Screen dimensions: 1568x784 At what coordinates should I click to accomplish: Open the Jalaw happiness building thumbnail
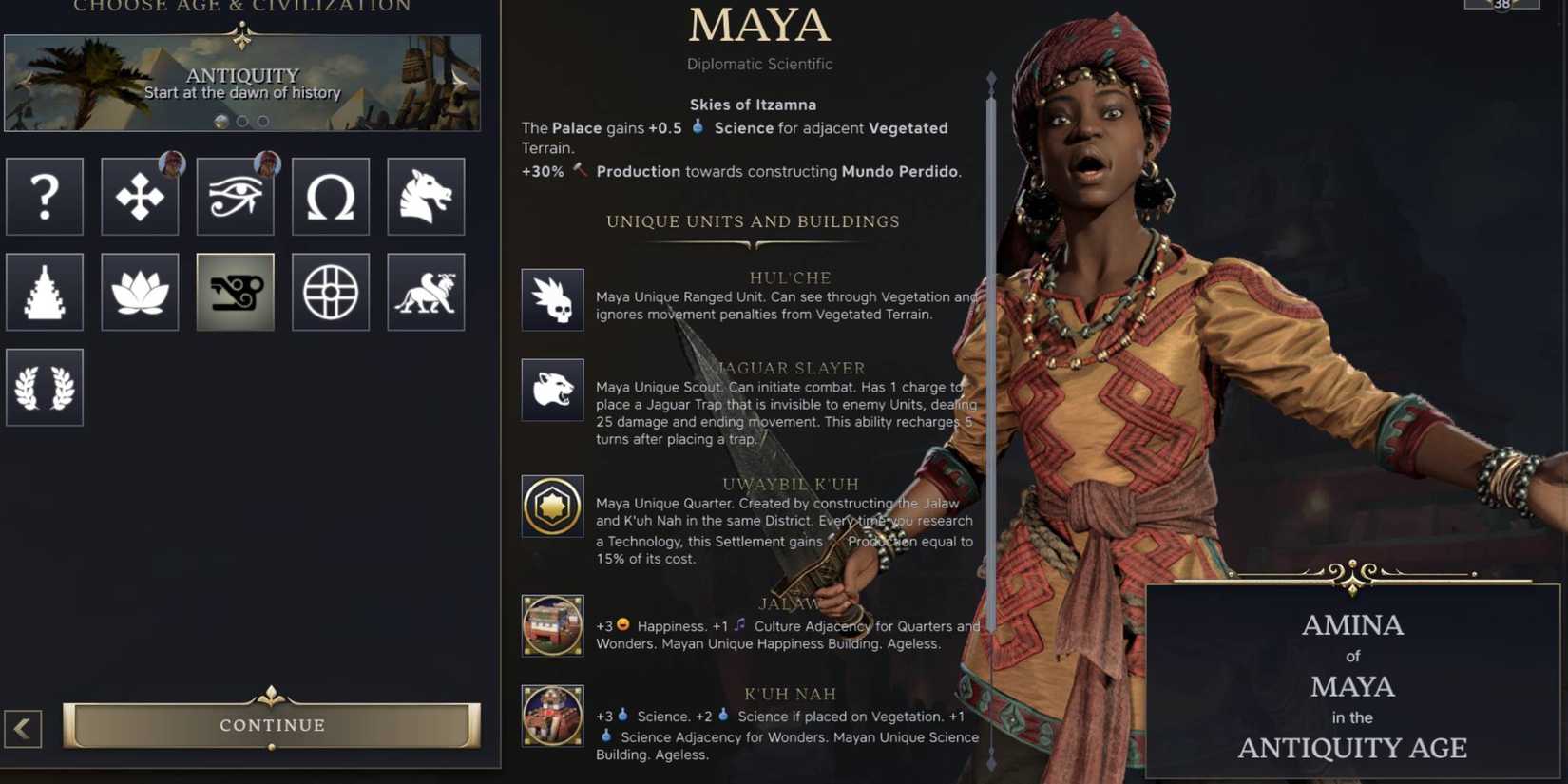[x=552, y=627]
